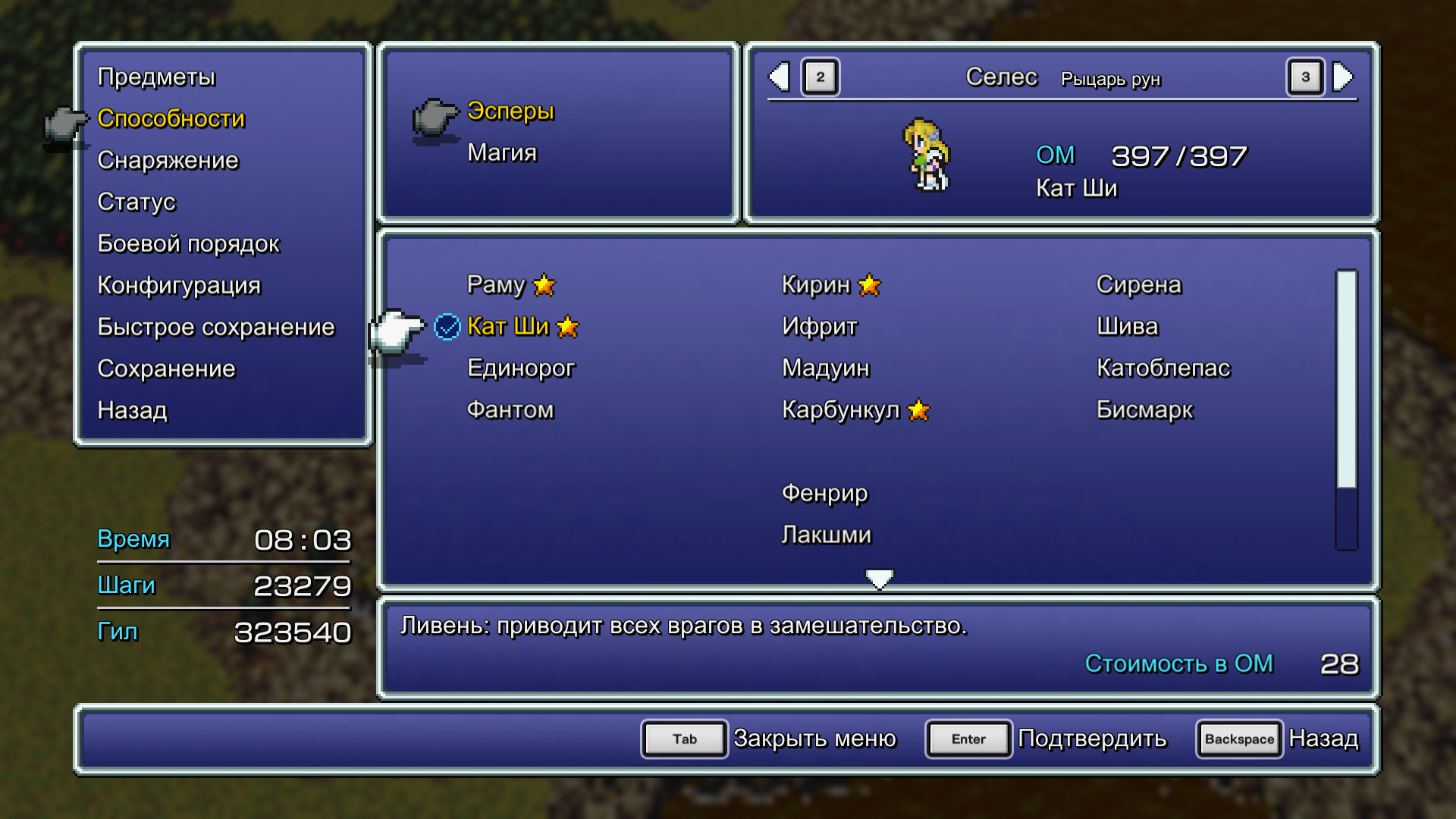
Task: Switch to the Снаряжение menu entry
Action: click(x=168, y=160)
